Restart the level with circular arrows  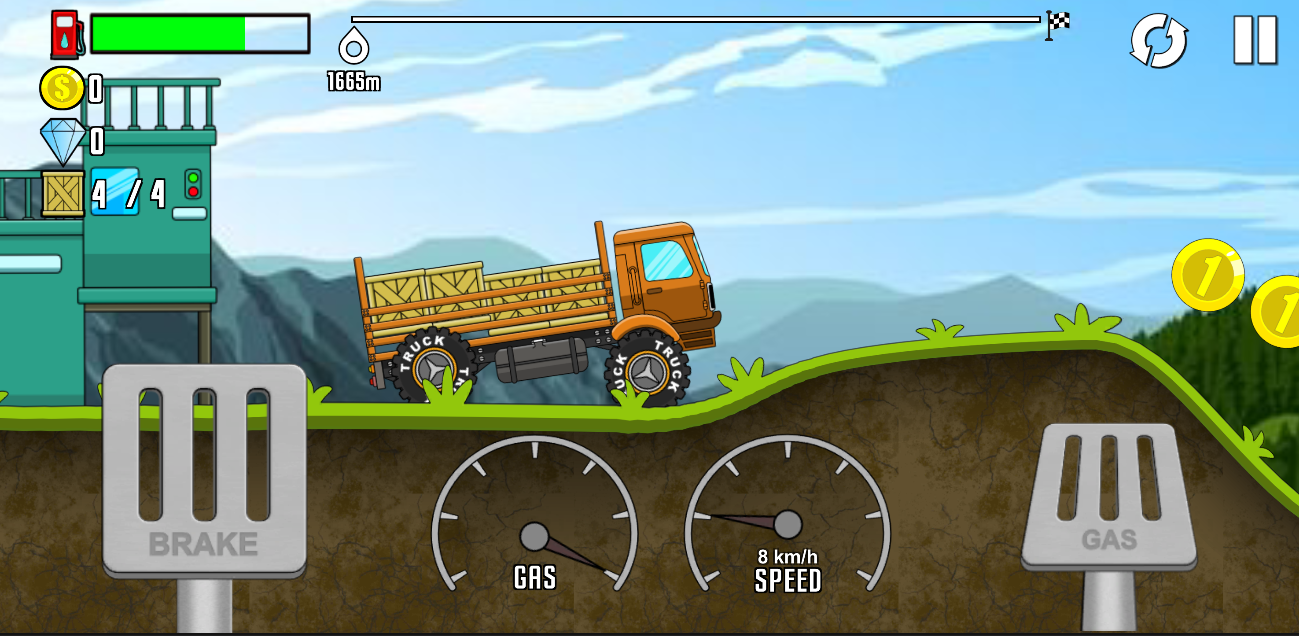click(x=1158, y=42)
